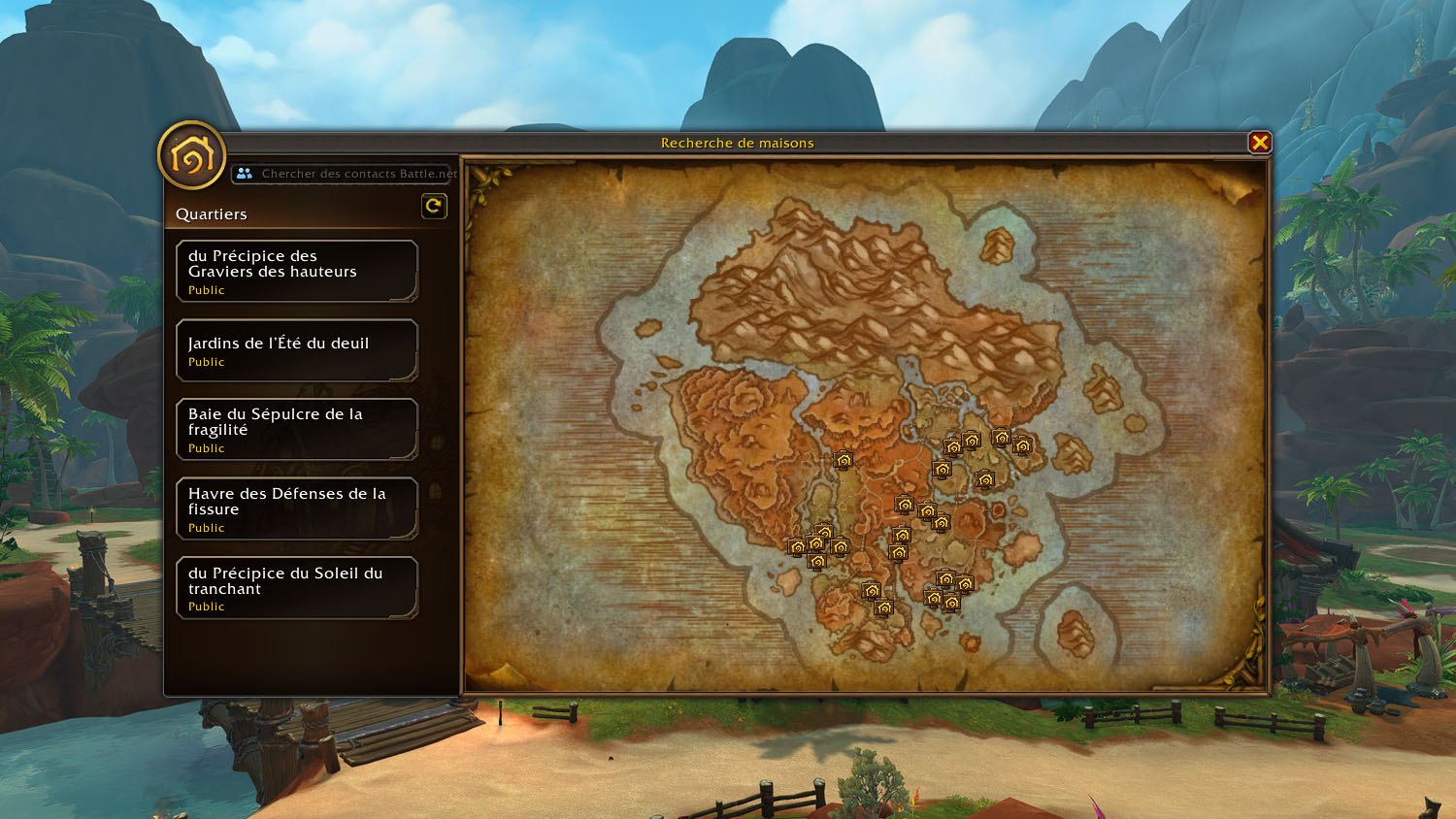
Task: Pick Havre des Défenses de la fissure
Action: [296, 508]
